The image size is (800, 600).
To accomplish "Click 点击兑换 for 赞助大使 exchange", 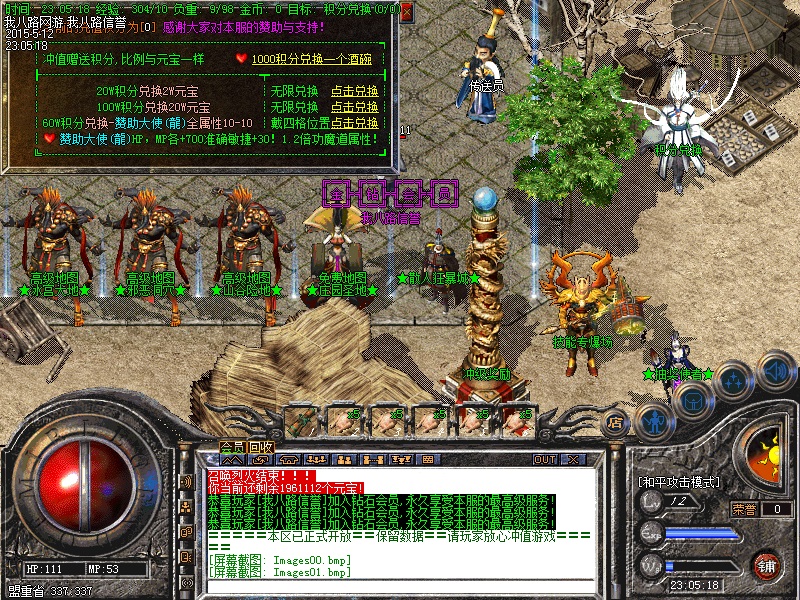I will 355,121.
